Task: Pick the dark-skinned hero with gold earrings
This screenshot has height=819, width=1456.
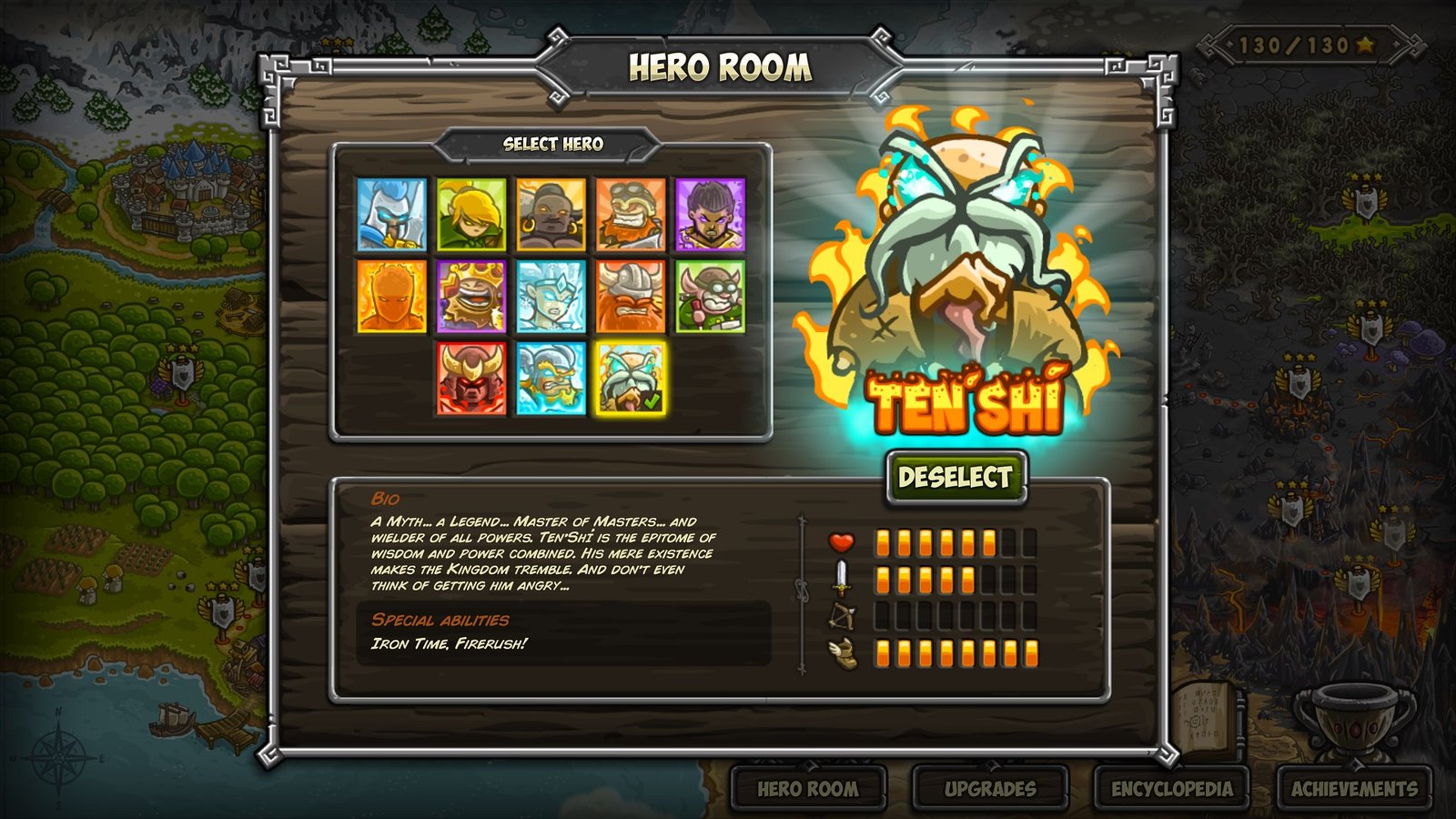Action: pyautogui.click(x=551, y=215)
